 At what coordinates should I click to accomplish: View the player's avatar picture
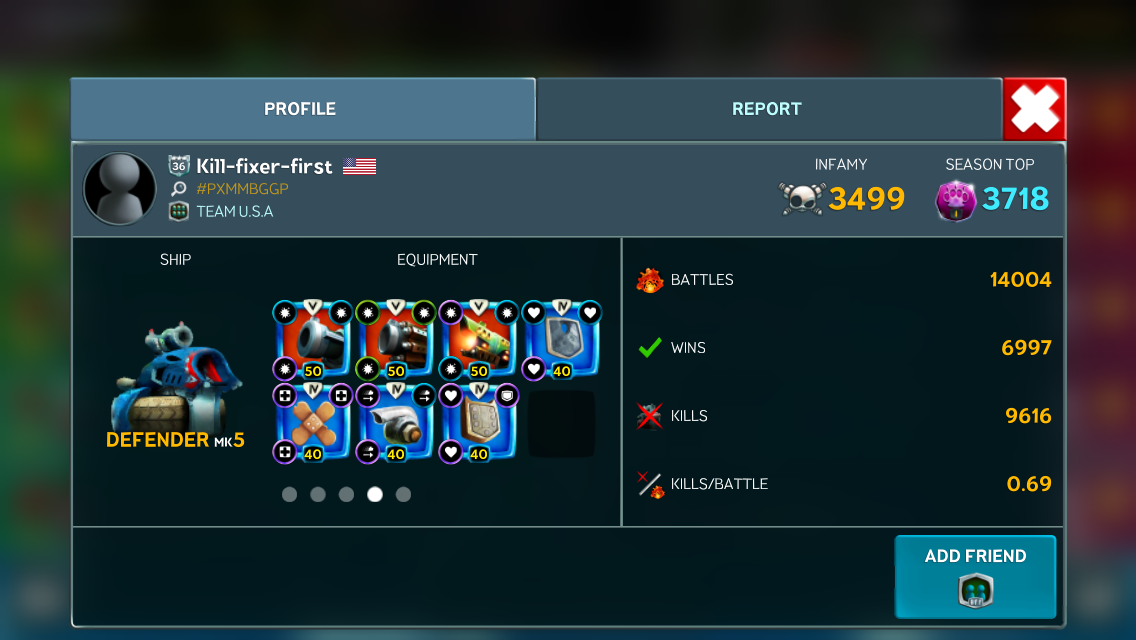pos(120,189)
